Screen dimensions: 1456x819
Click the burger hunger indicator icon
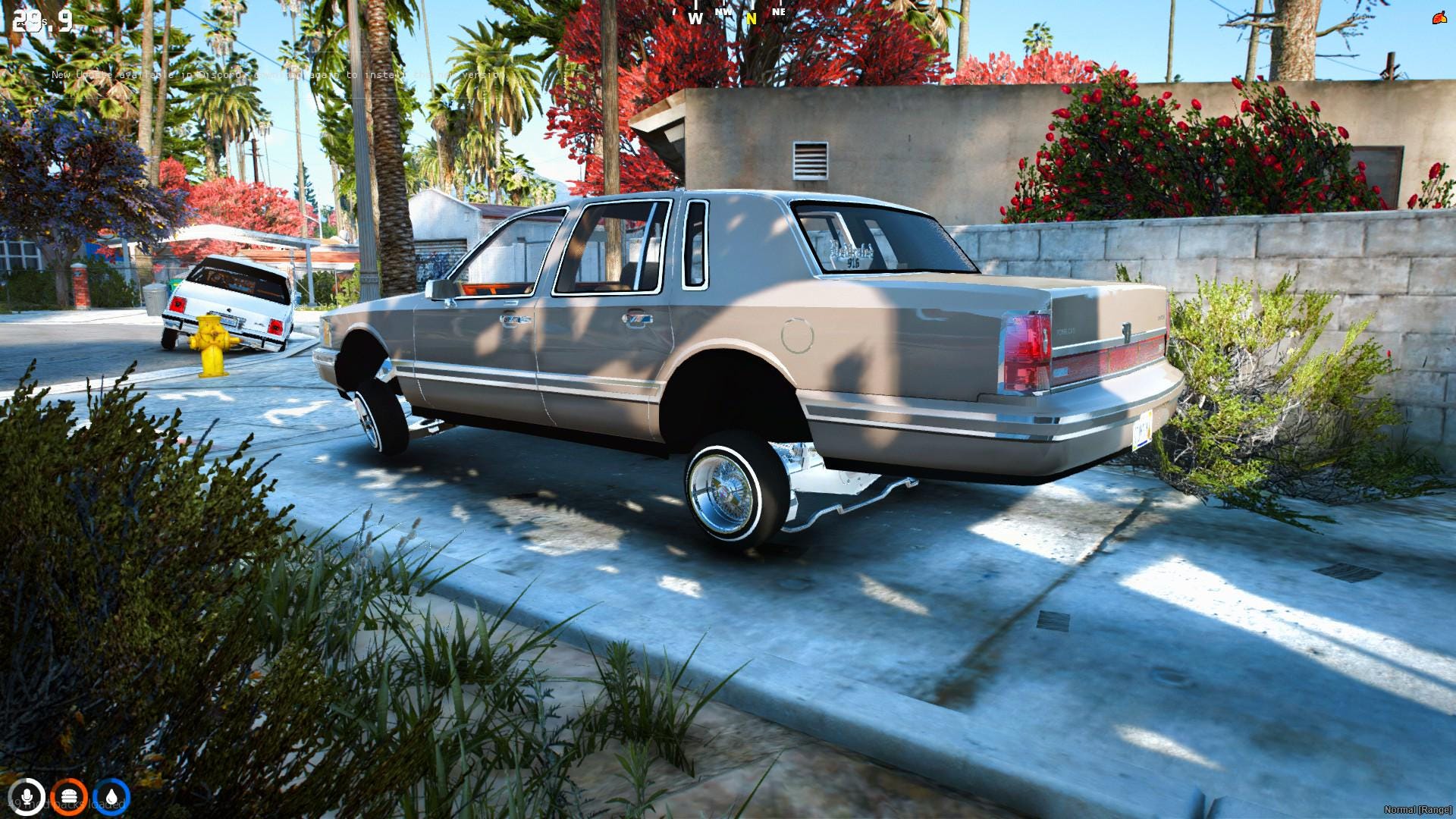pos(69,795)
